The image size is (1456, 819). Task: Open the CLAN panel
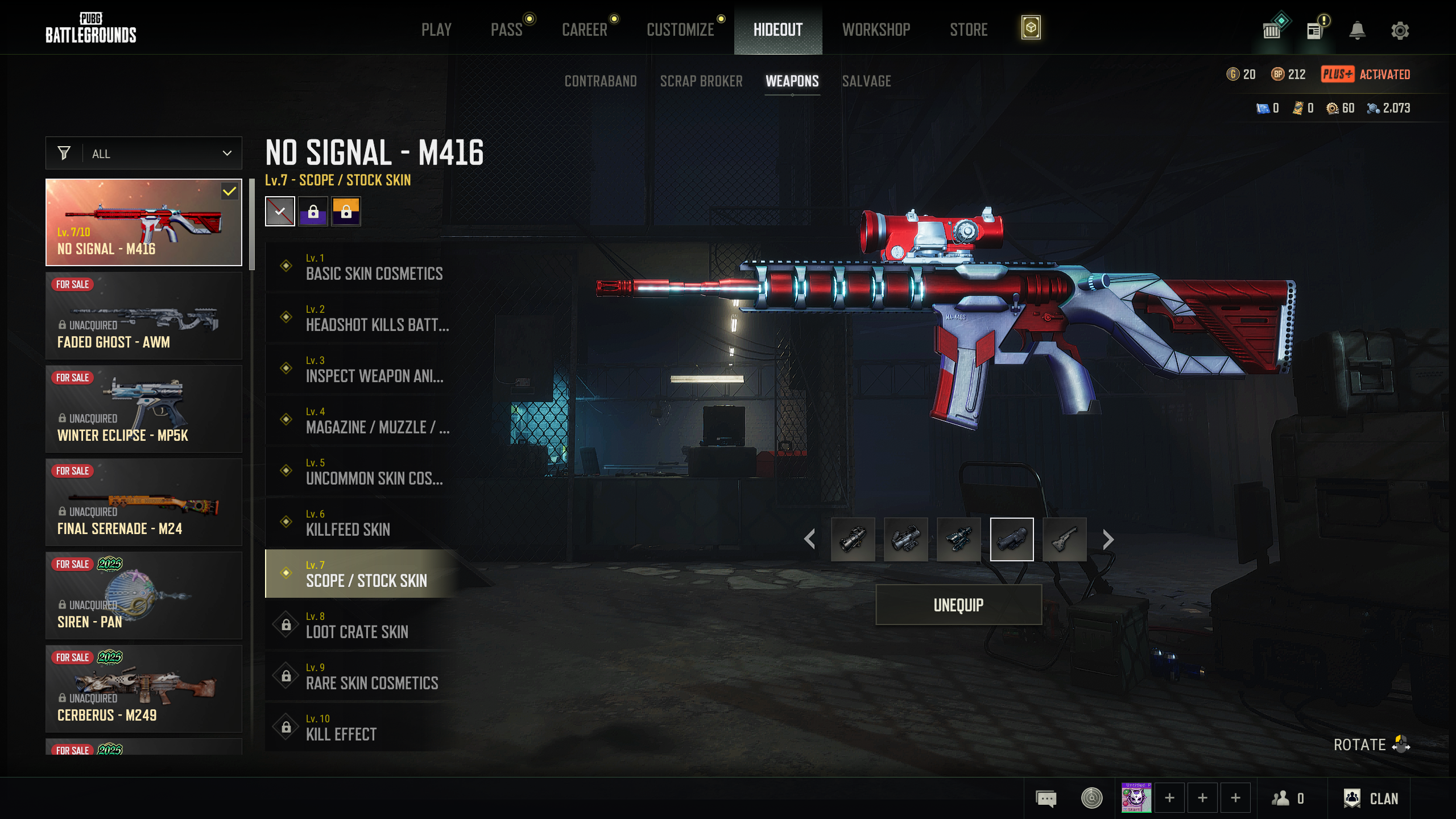1371,799
